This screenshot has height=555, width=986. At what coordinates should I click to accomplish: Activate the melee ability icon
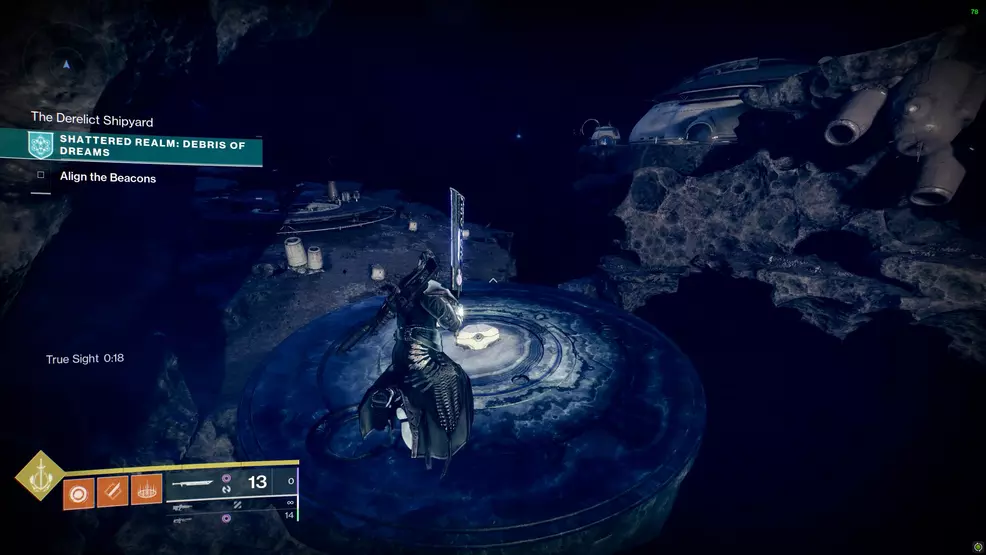click(x=112, y=493)
